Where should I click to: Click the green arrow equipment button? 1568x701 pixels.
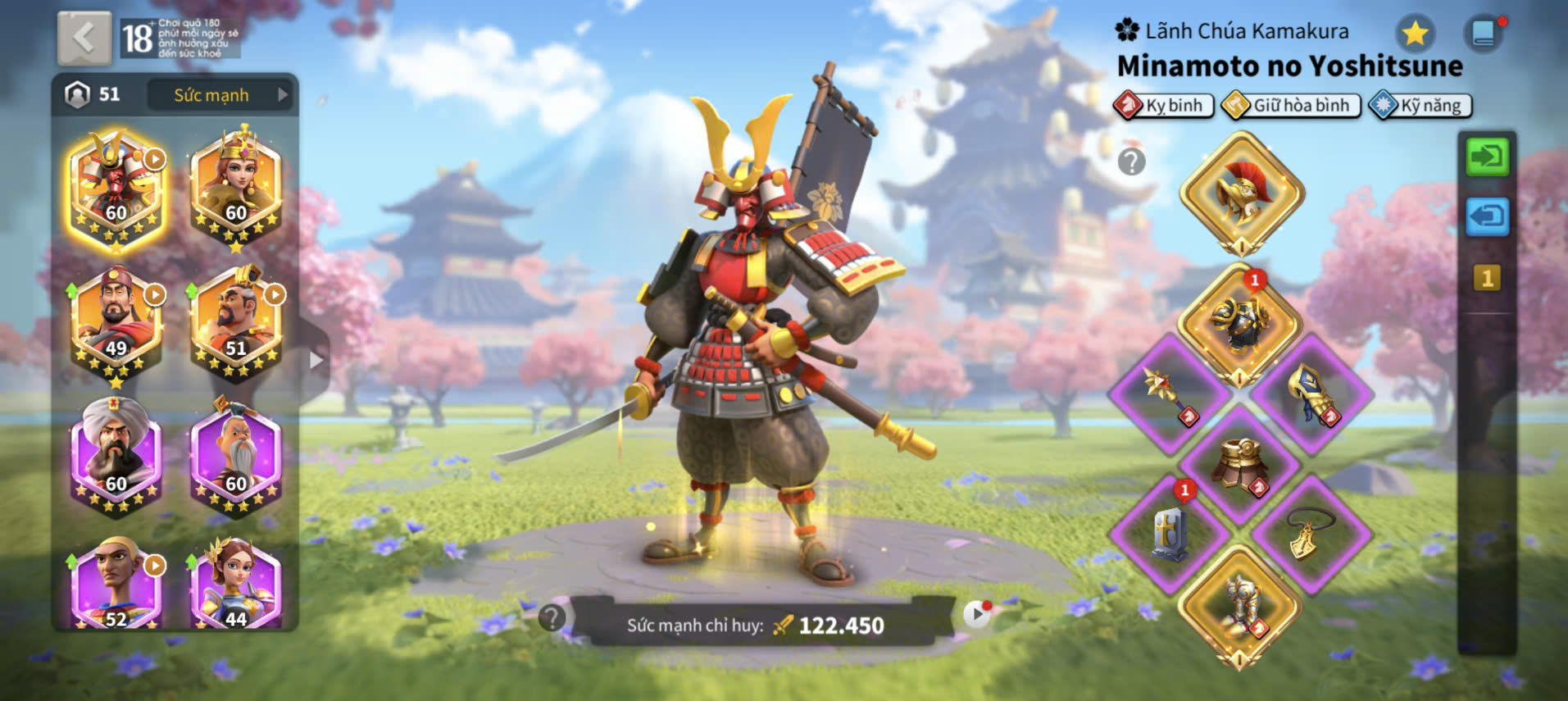pyautogui.click(x=1487, y=156)
